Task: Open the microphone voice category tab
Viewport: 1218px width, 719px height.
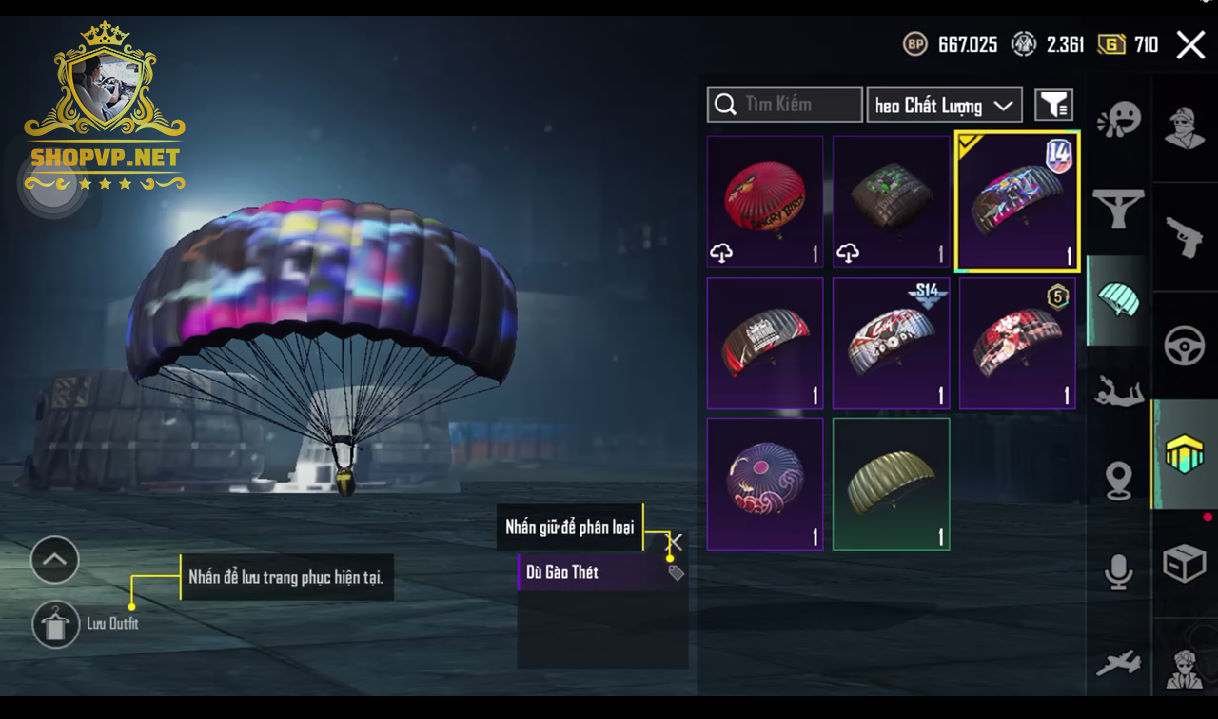Action: point(1119,572)
